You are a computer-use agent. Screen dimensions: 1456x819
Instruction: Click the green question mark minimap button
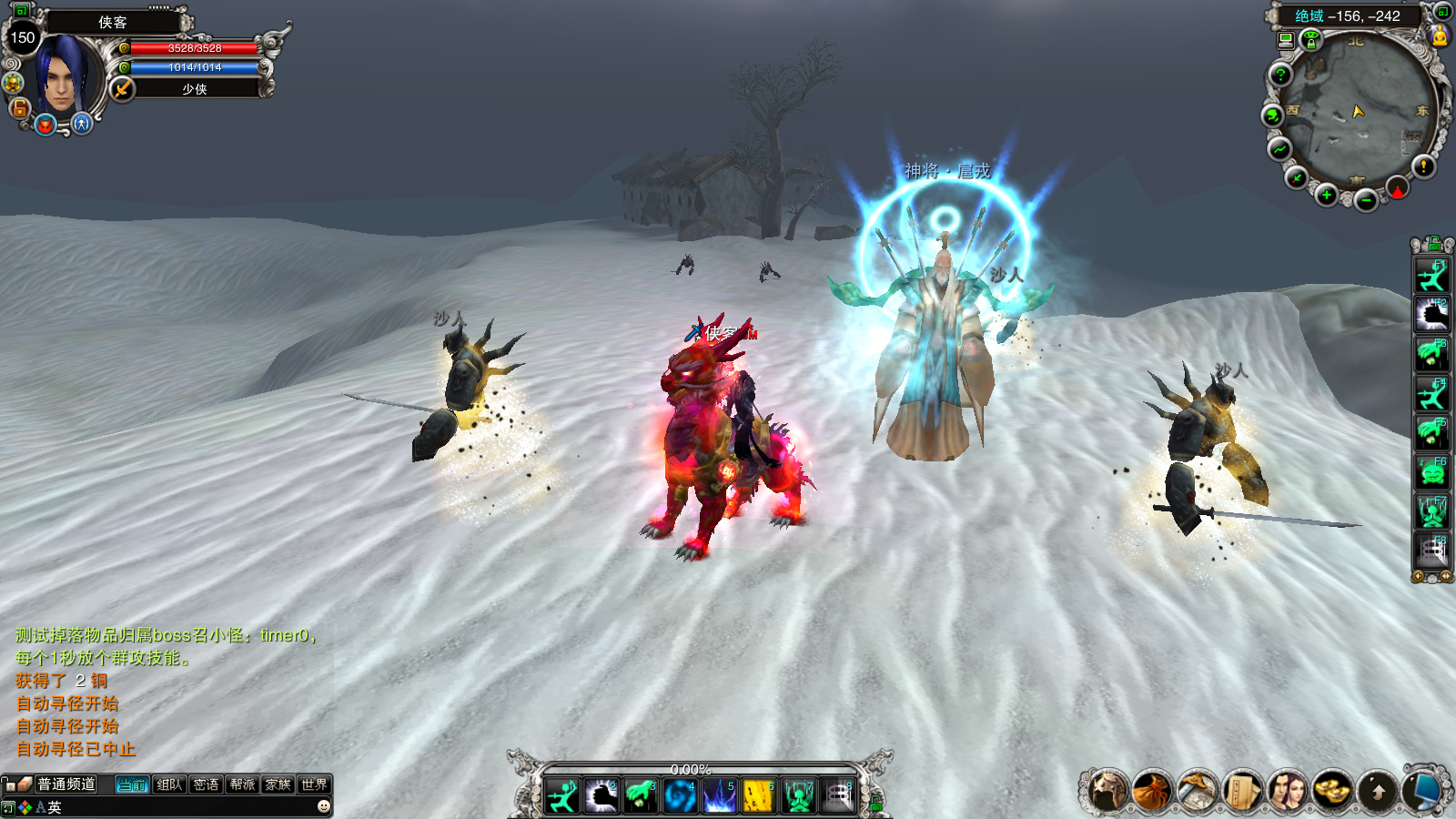[1280, 76]
